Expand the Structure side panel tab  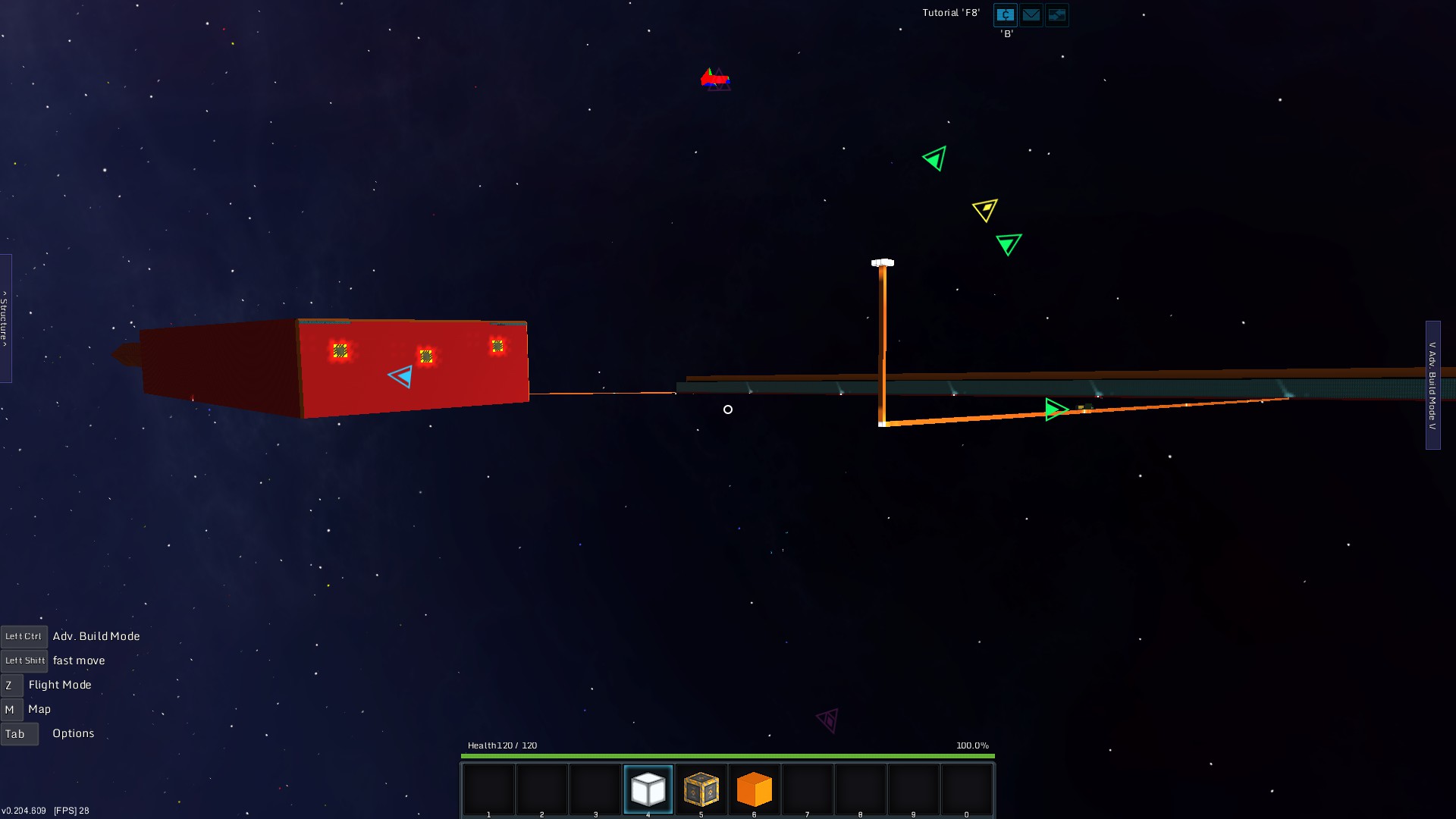pyautogui.click(x=5, y=318)
